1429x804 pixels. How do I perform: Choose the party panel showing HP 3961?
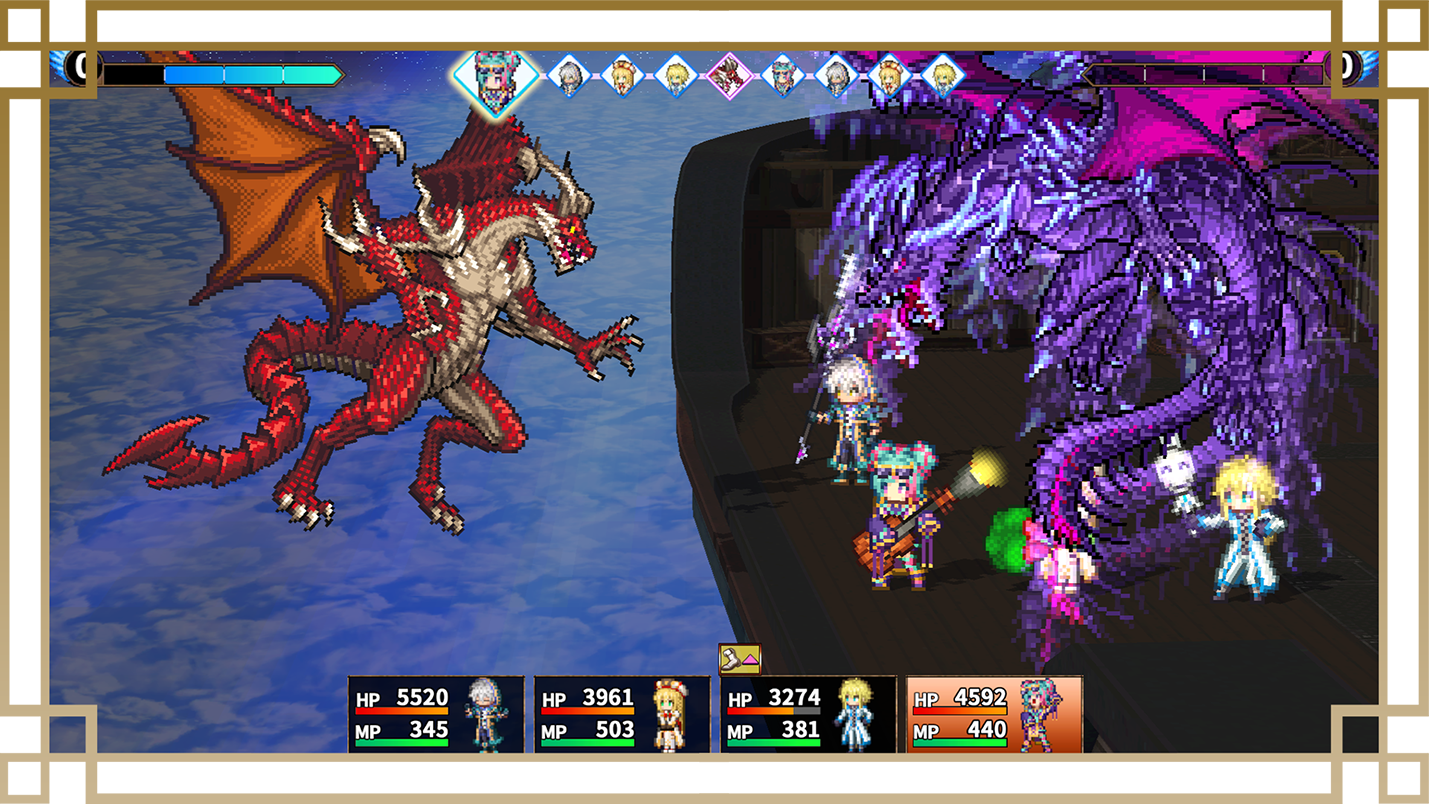tap(622, 714)
